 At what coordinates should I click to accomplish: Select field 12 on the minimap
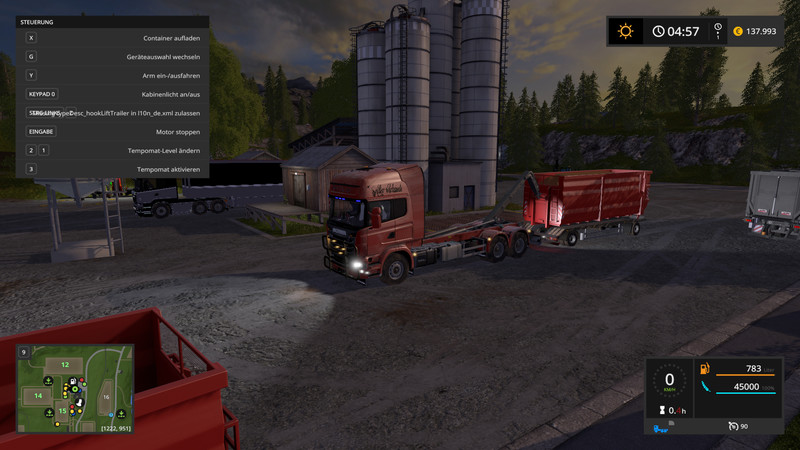(65, 364)
